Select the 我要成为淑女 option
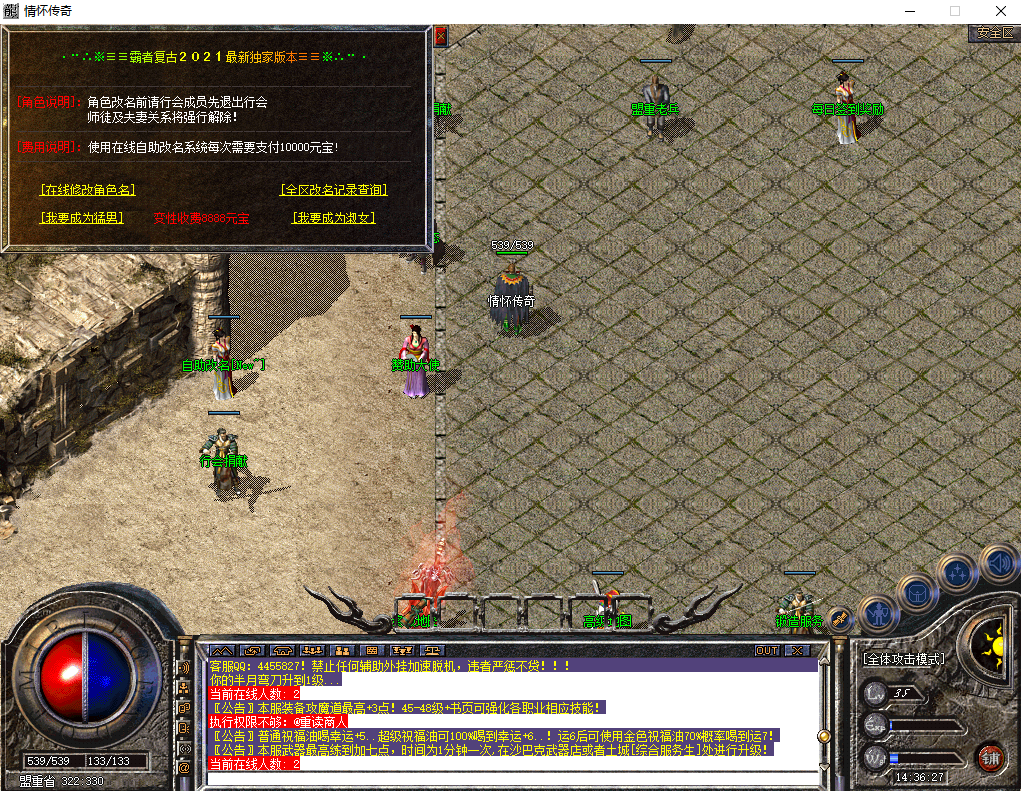The image size is (1021, 791). [334, 218]
